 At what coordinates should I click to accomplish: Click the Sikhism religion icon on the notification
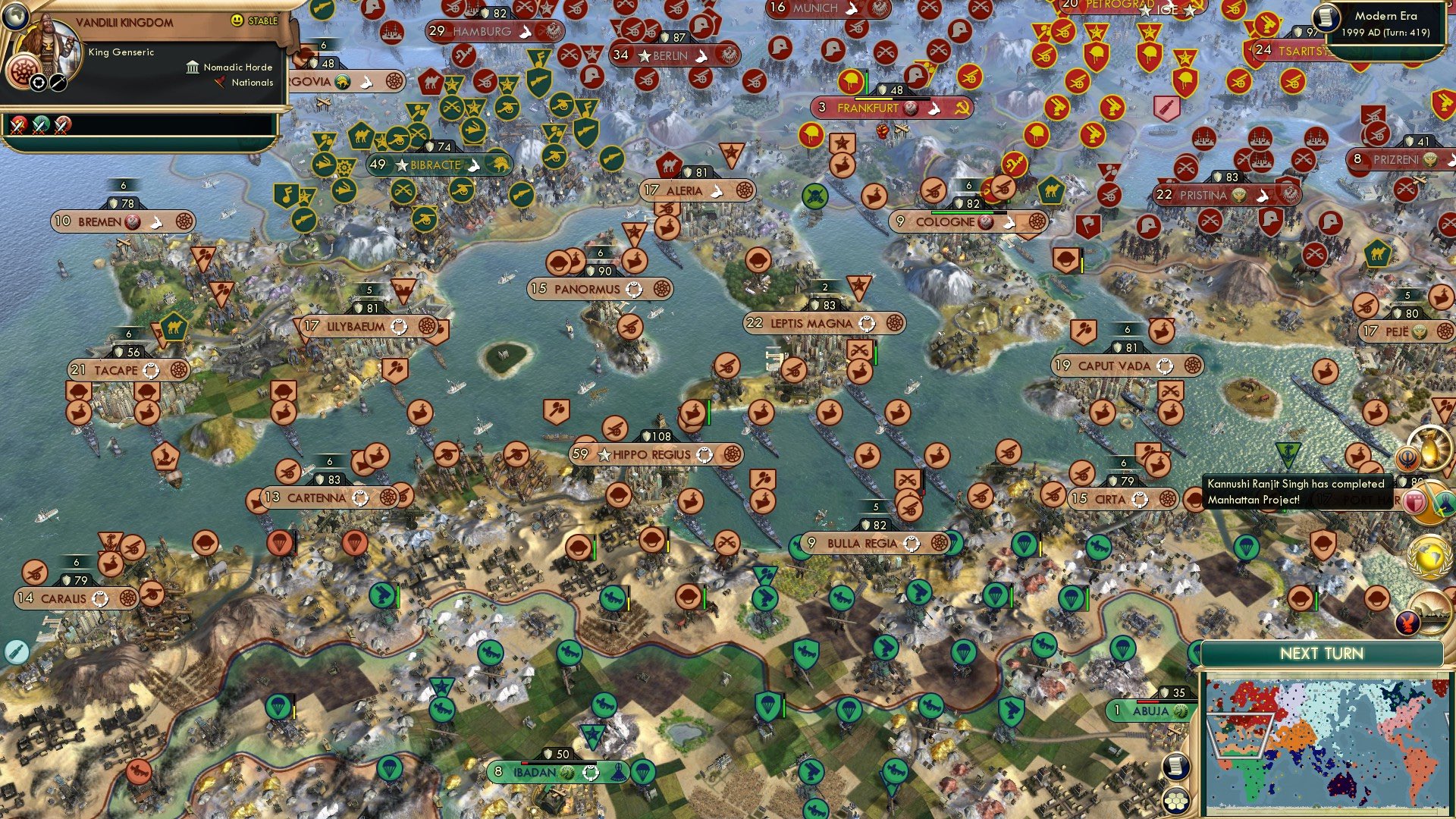(1409, 459)
